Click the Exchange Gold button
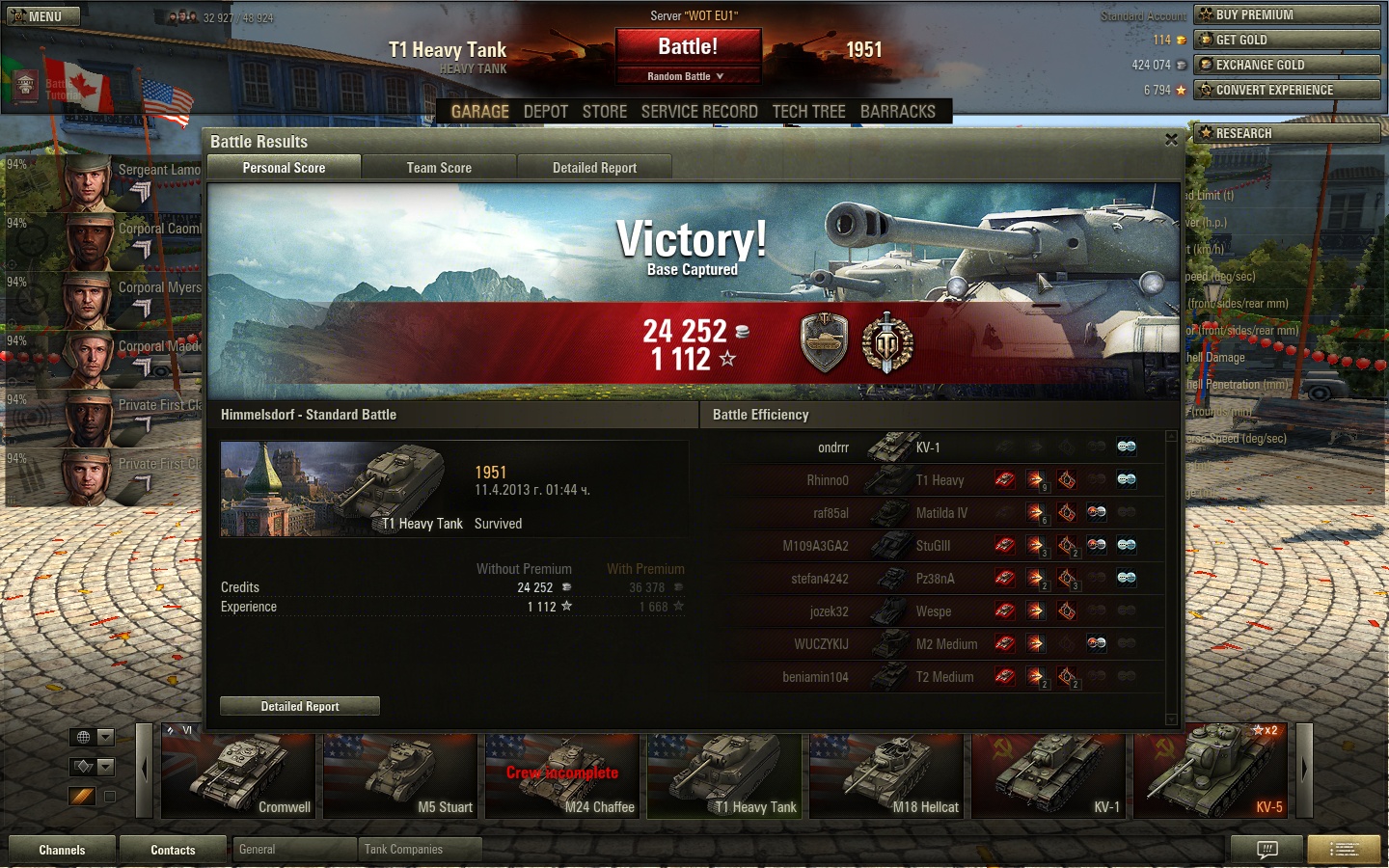This screenshot has width=1389, height=868. click(1287, 65)
